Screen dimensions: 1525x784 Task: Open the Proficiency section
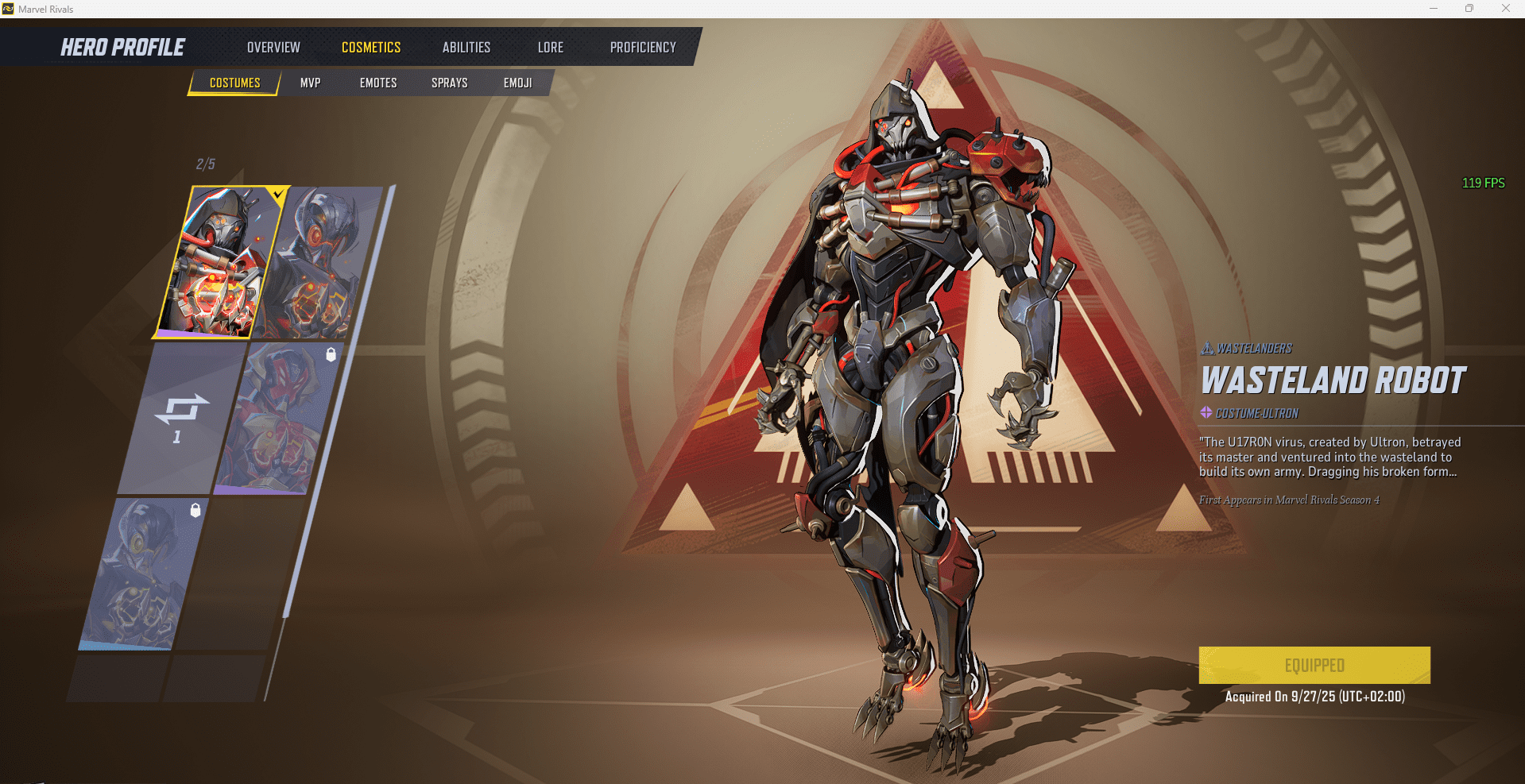click(643, 47)
